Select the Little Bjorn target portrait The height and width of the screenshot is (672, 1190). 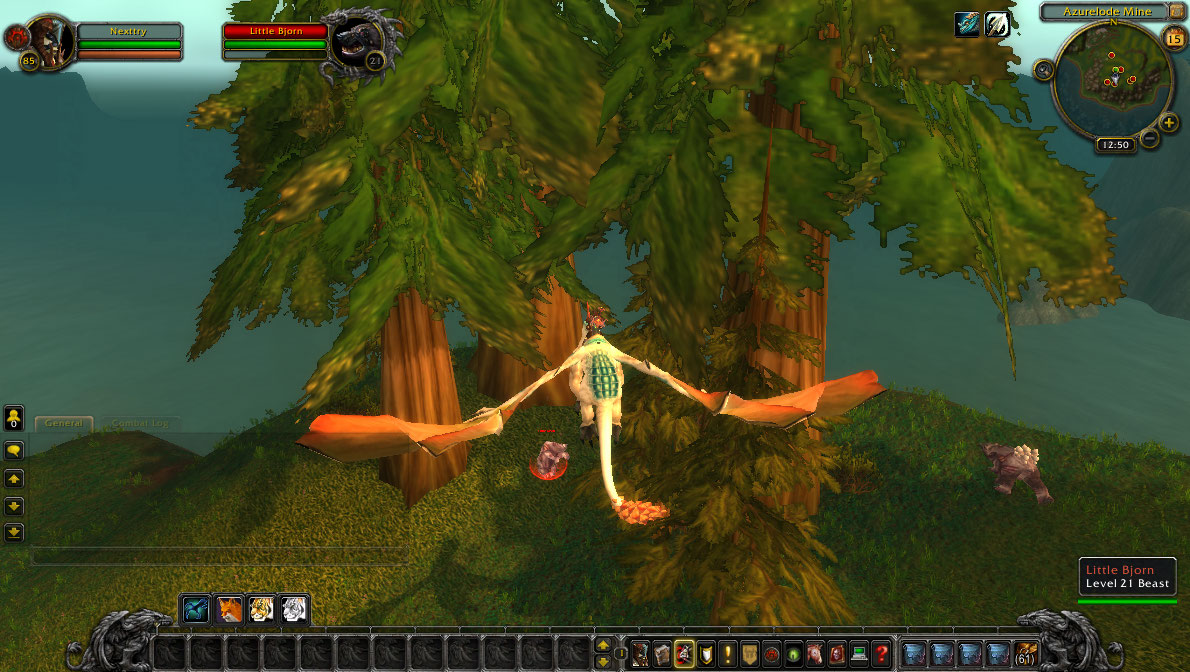click(x=356, y=42)
